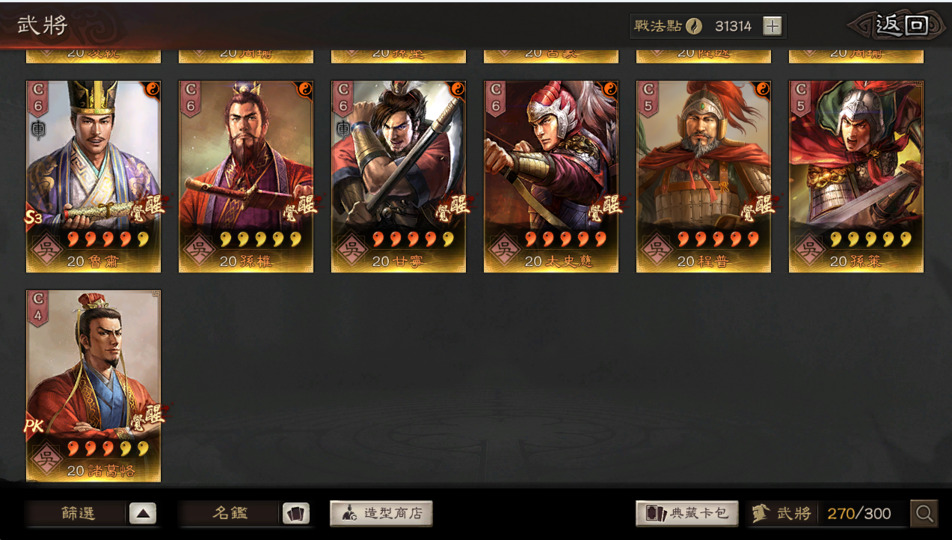Return using the 返回 button
The width and height of the screenshot is (952, 540).
[x=900, y=25]
